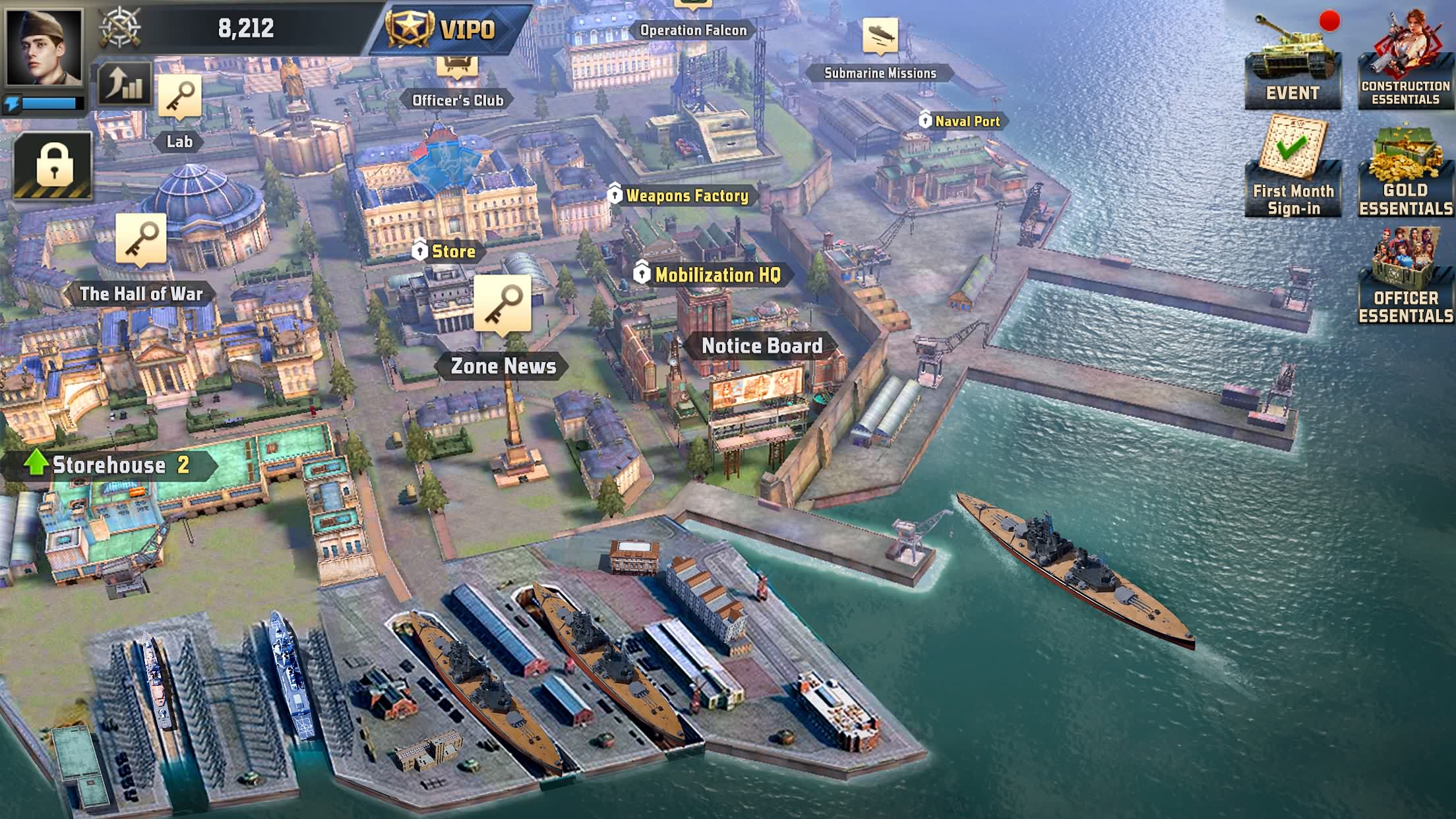This screenshot has height=819, width=1456.
Task: Enter the Mobilization HQ
Action: [x=716, y=275]
